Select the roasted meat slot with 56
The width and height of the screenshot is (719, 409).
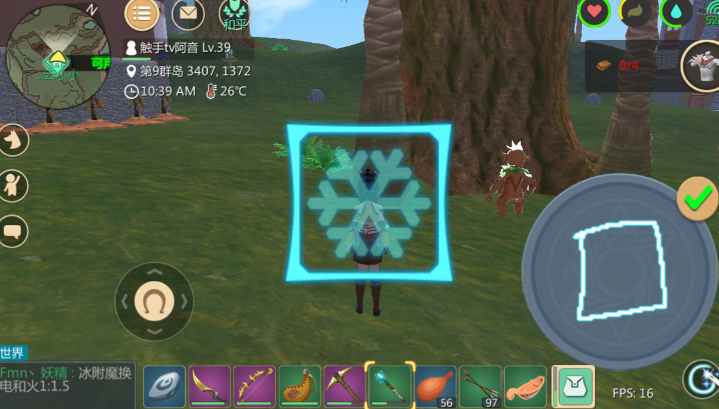point(434,385)
